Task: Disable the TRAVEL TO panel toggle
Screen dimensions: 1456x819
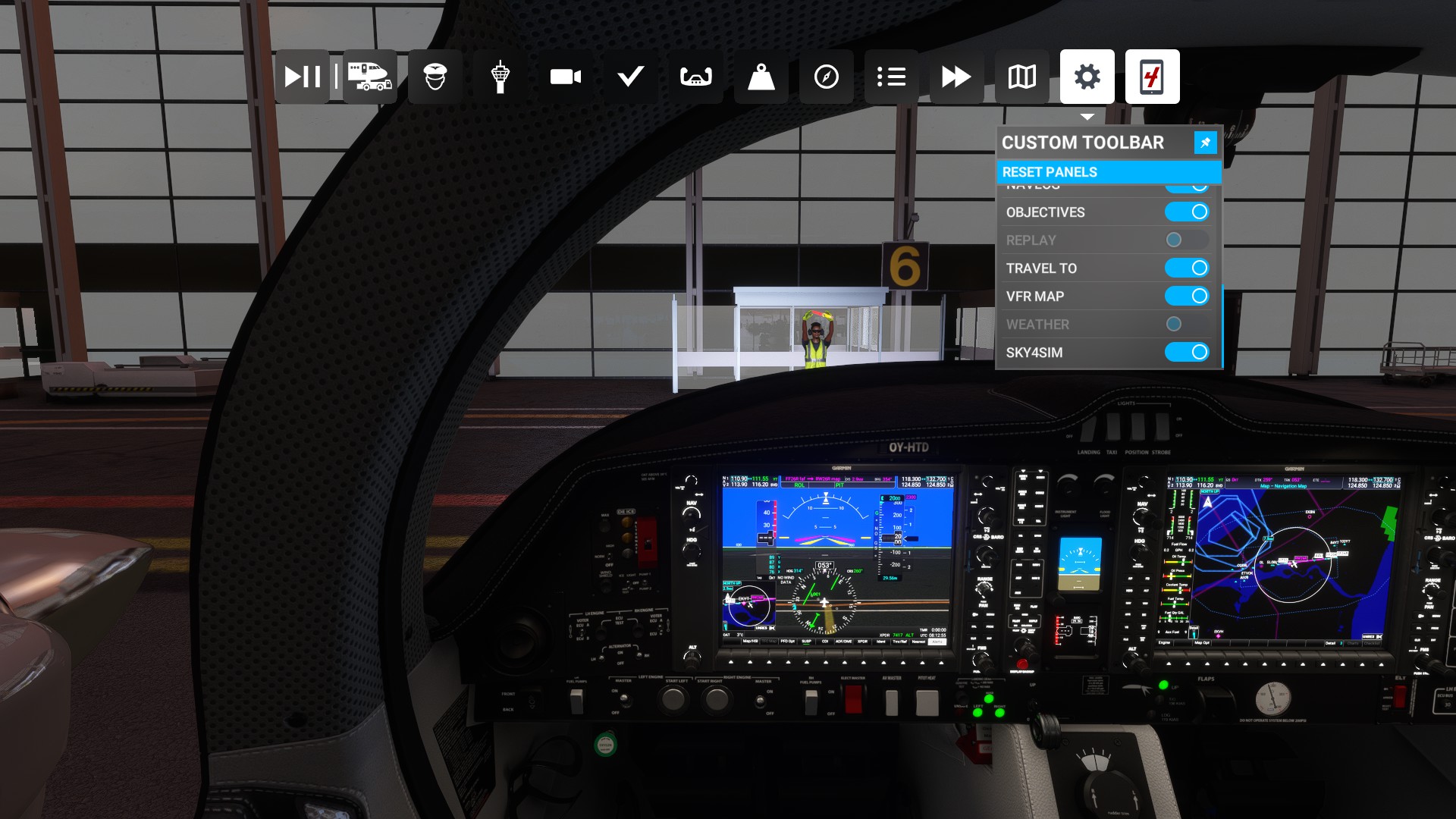Action: (1187, 268)
